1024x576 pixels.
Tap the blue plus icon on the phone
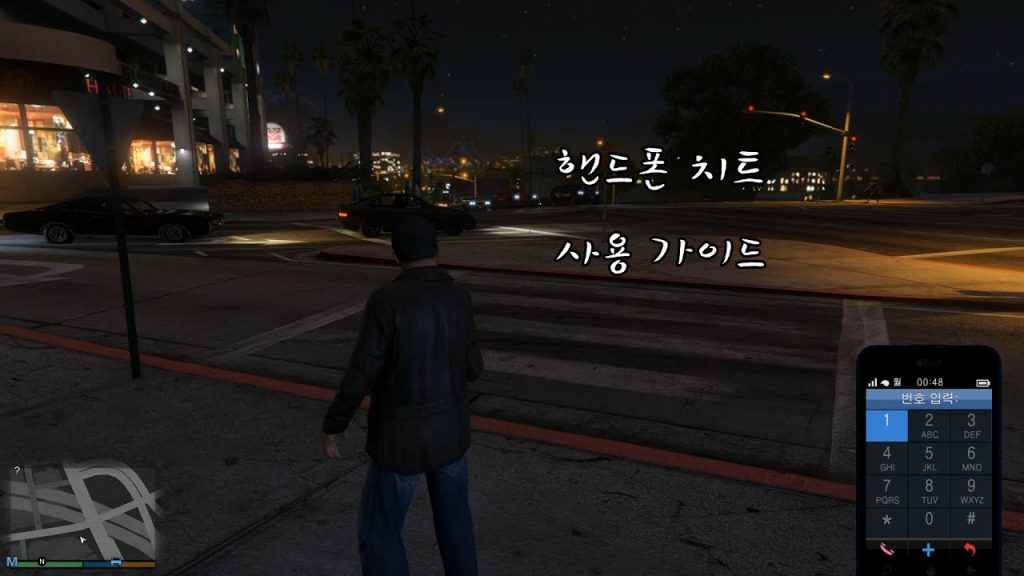(x=929, y=549)
